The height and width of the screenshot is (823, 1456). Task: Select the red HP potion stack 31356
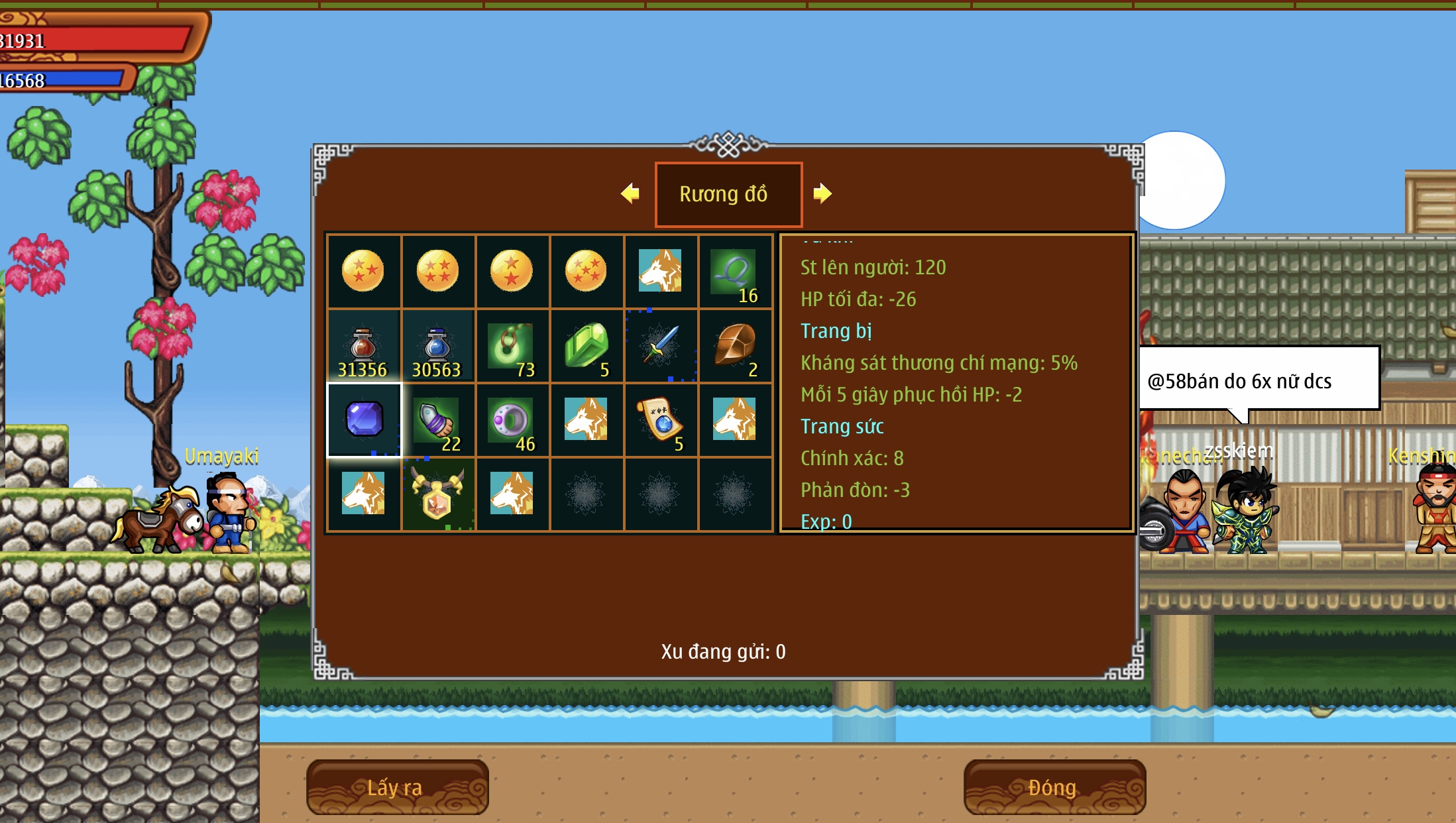pyautogui.click(x=363, y=346)
